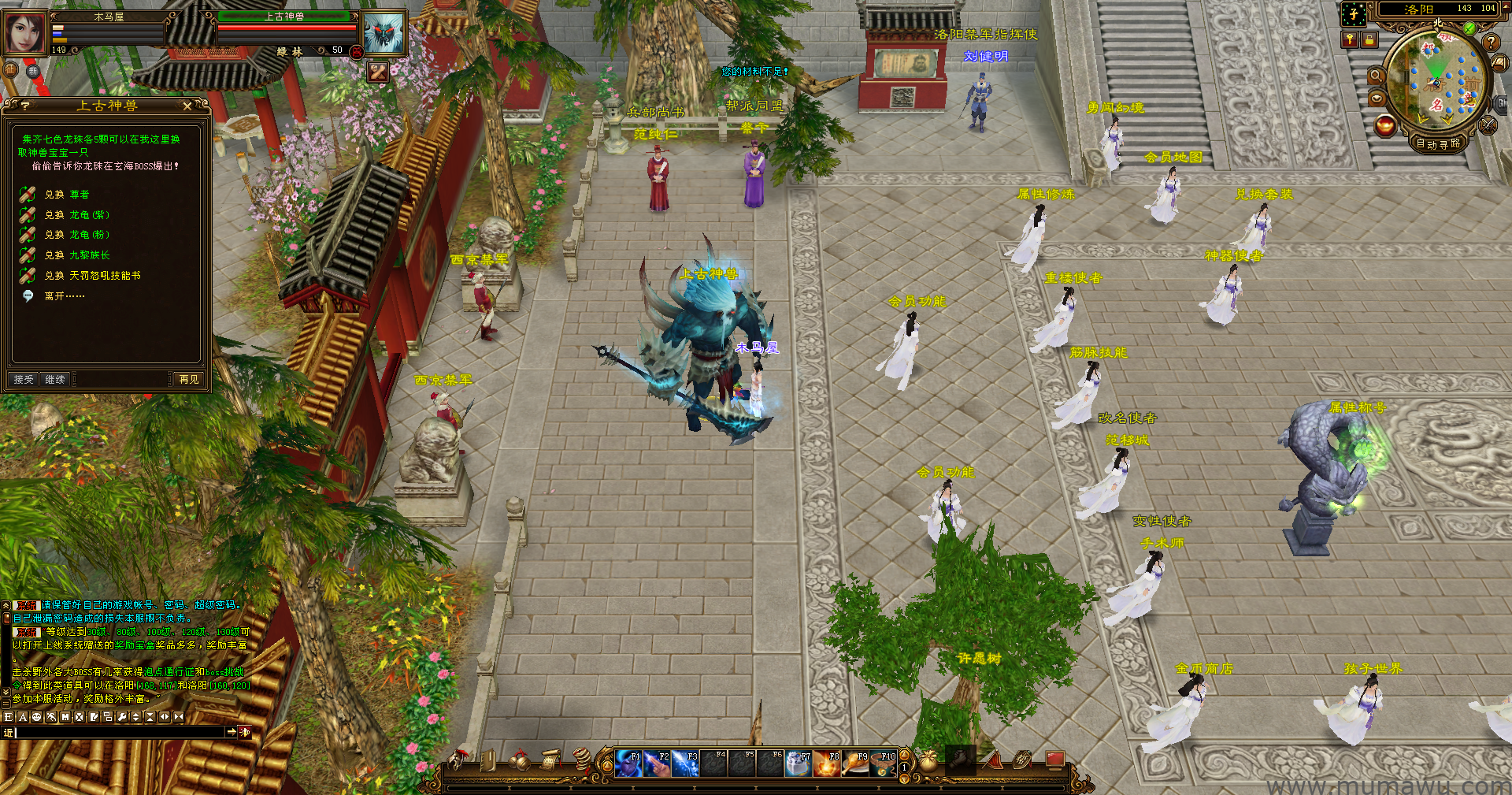1512x795 pixels.
Task: Click the 继续 continue button
Action: tap(55, 380)
